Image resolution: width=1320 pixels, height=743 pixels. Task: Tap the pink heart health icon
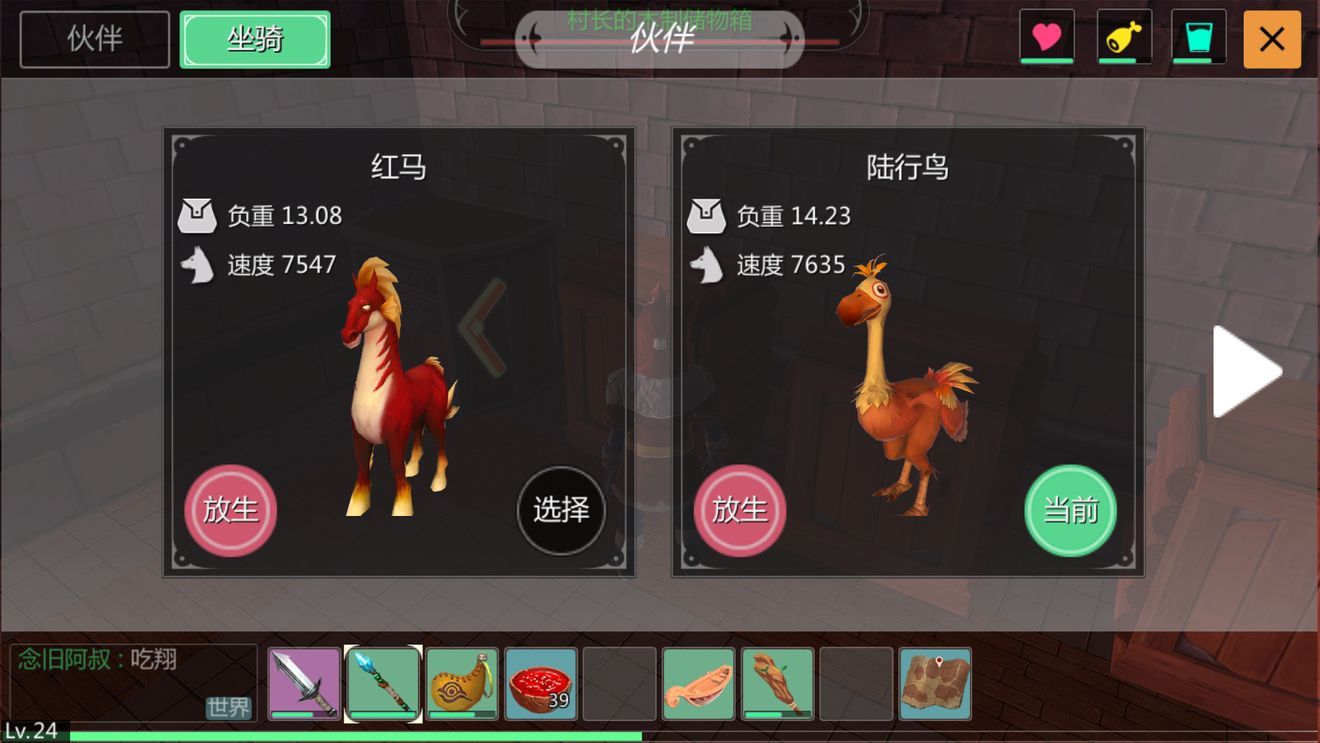(1046, 38)
